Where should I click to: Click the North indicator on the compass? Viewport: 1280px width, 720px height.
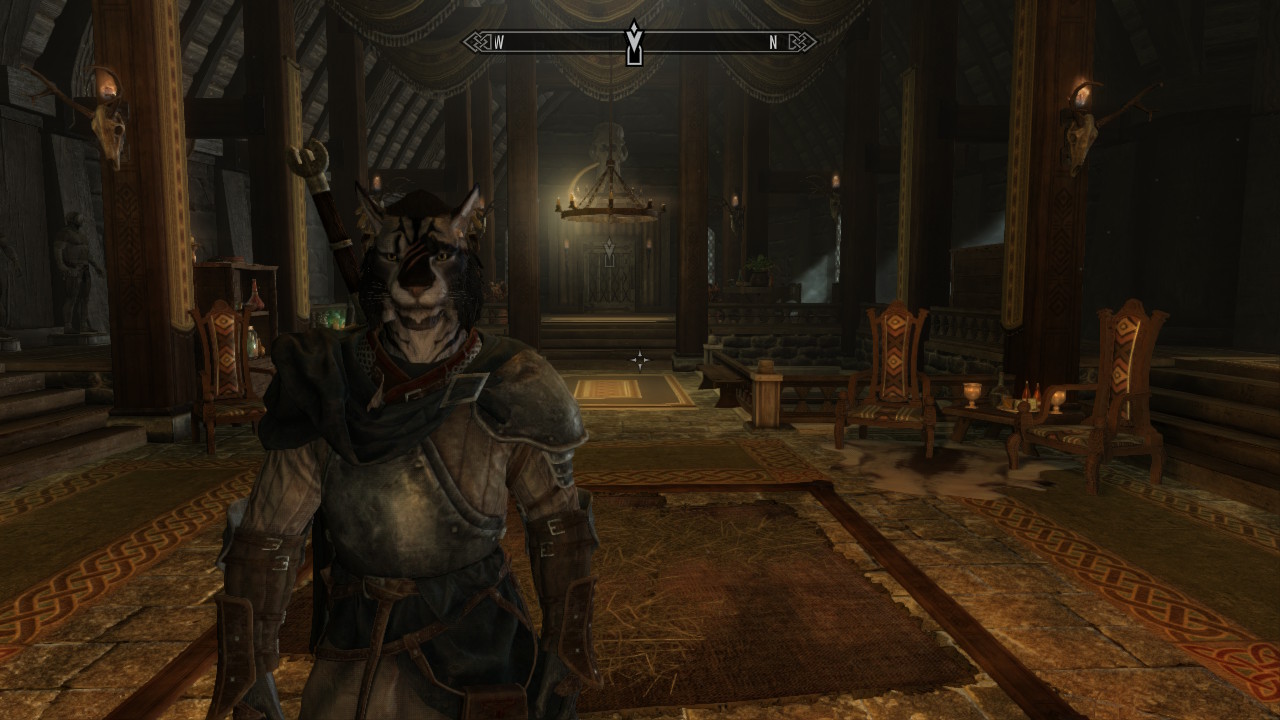point(773,42)
